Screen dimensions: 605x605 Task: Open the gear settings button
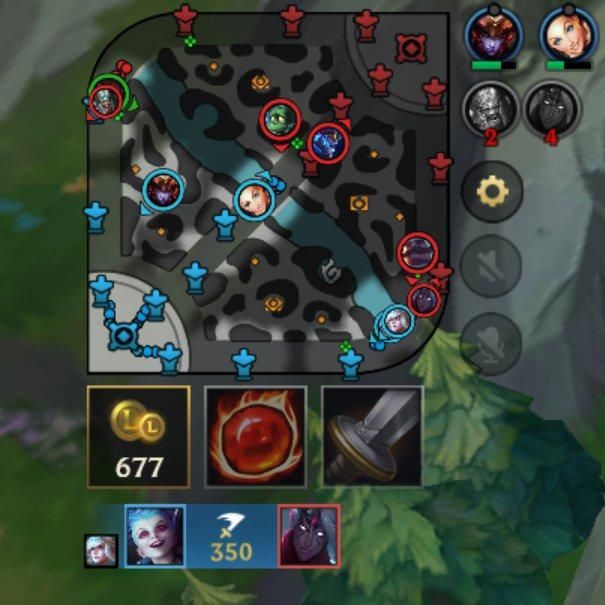point(491,190)
